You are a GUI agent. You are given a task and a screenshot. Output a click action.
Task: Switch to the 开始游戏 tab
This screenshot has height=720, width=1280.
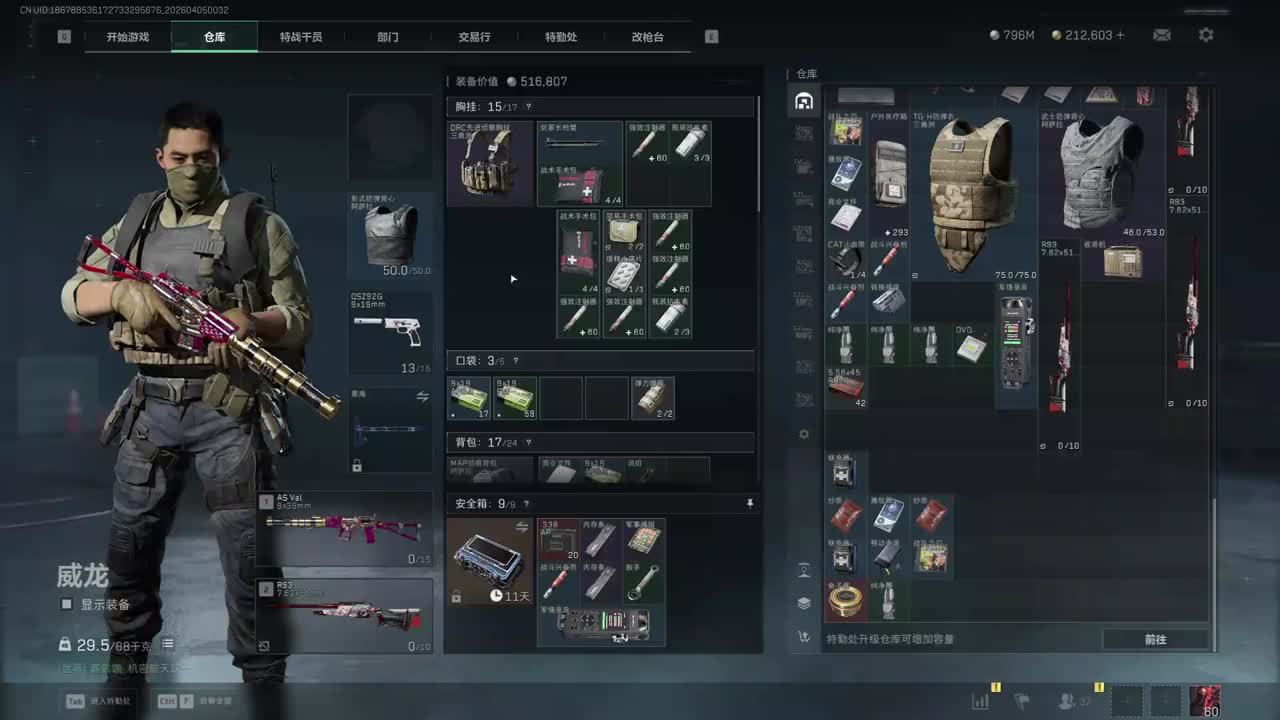pyautogui.click(x=128, y=37)
